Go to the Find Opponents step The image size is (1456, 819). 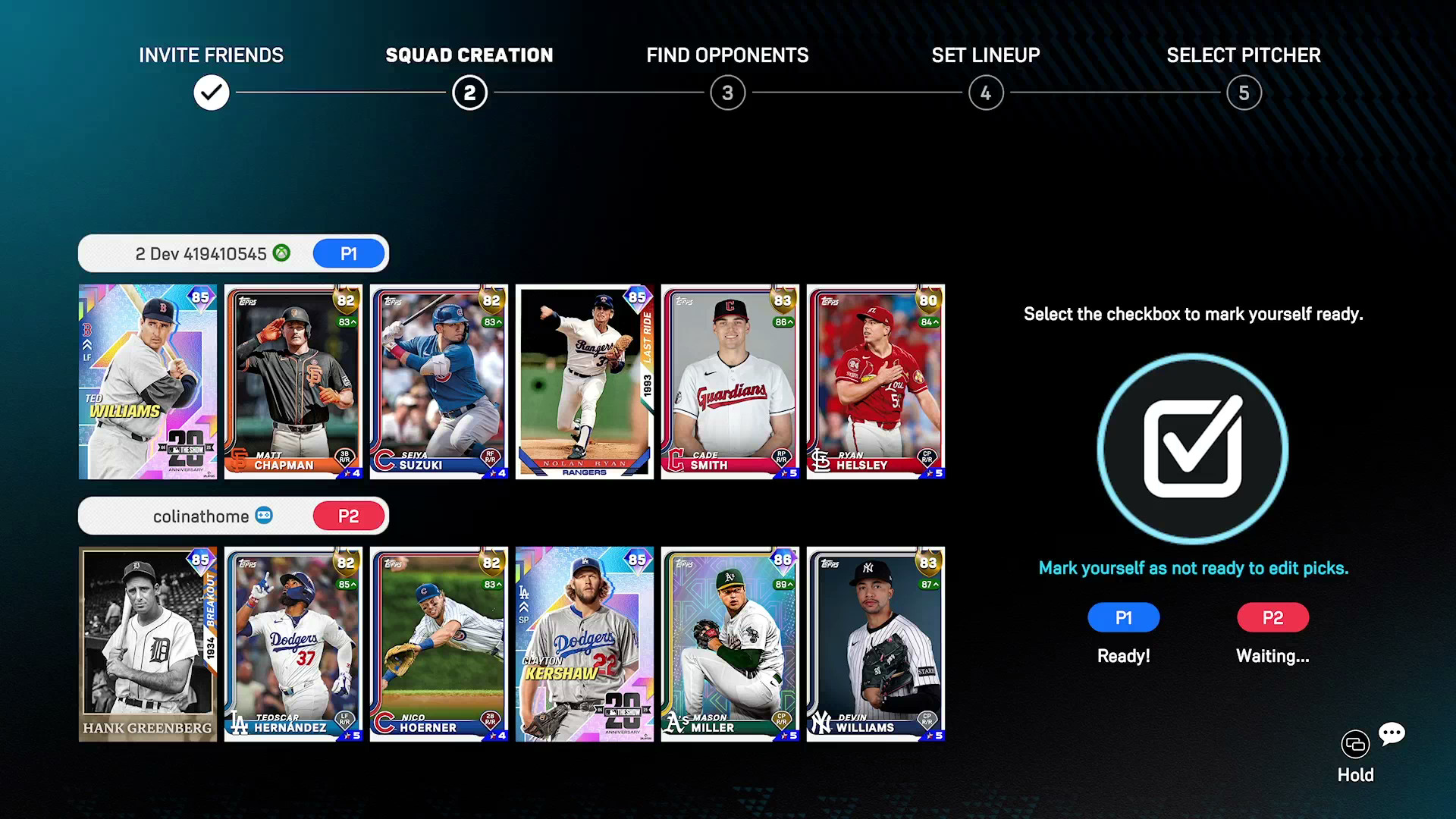pos(728,93)
